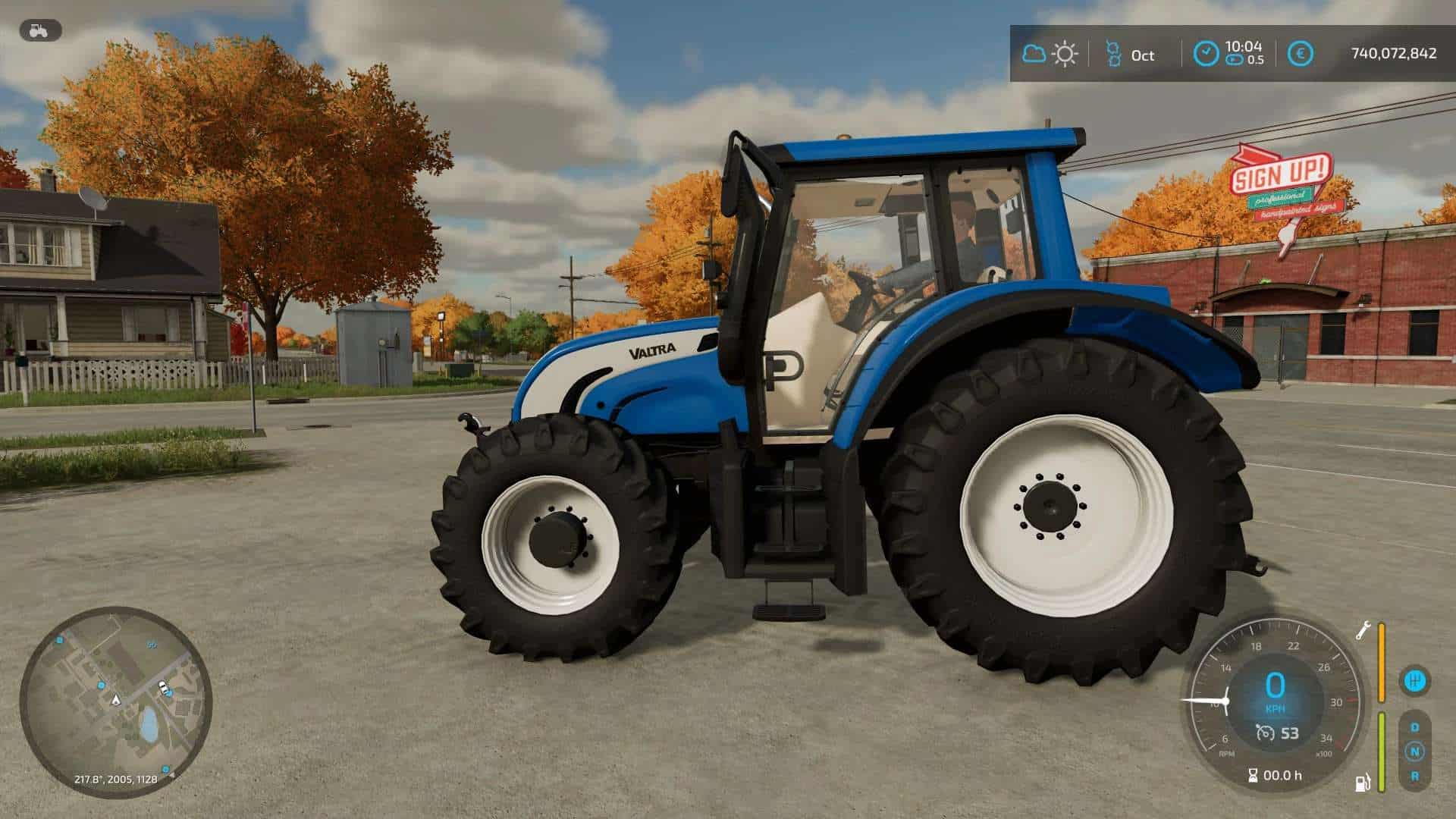Viewport: 1456px width, 819px height.
Task: Switch to the R reverse indicator
Action: pos(1414,776)
